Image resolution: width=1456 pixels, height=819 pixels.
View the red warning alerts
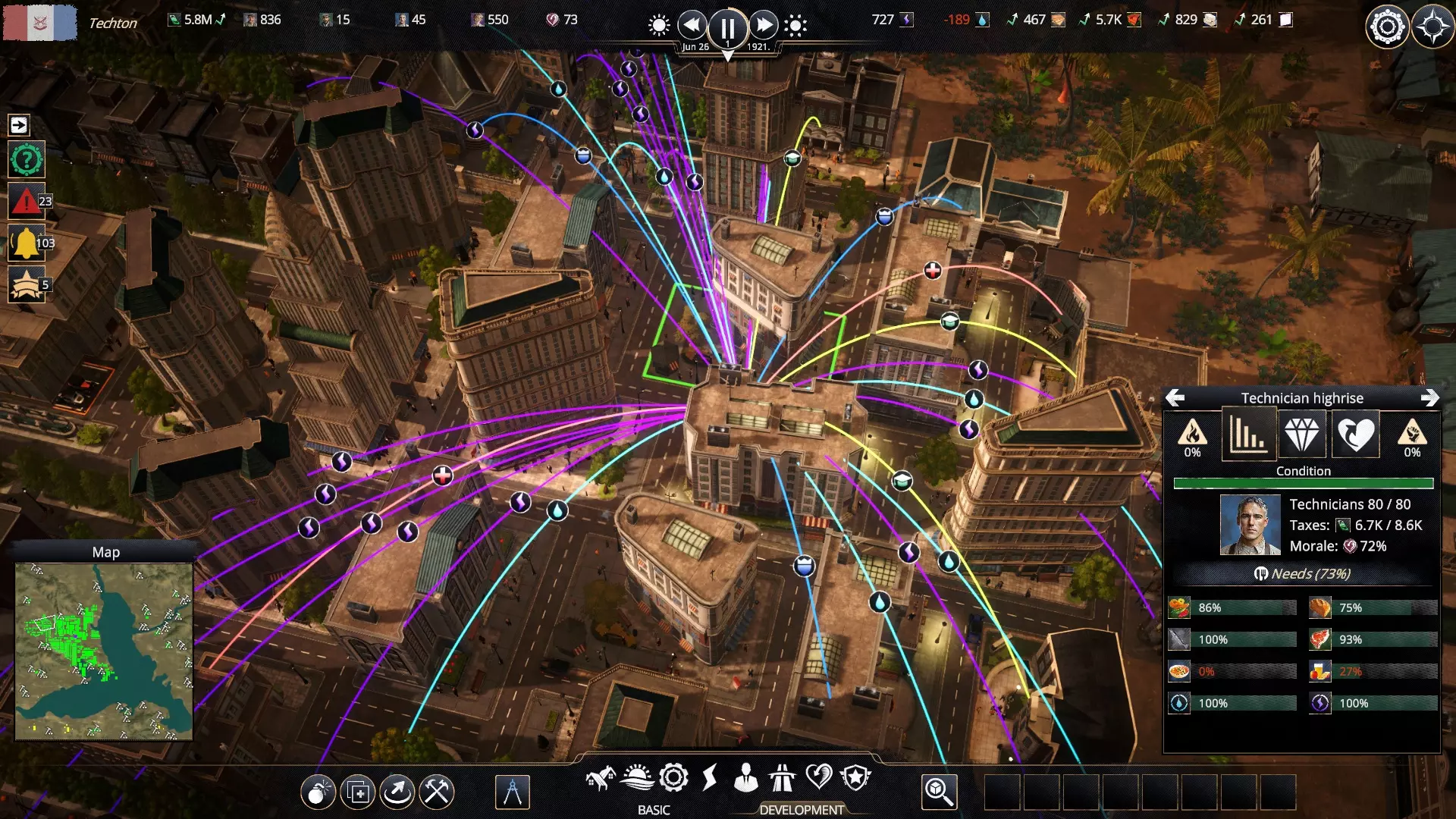27,202
